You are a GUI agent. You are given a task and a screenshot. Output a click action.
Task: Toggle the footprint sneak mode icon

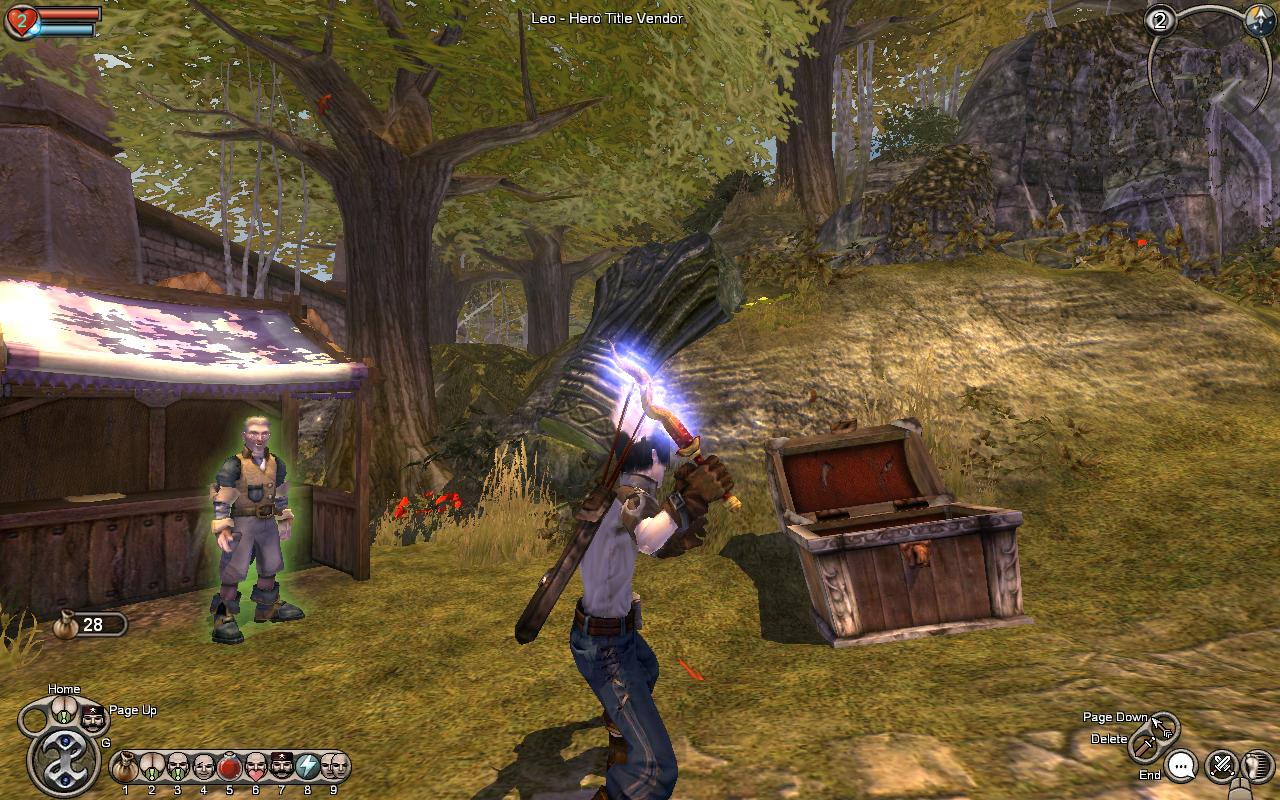click(x=1255, y=766)
